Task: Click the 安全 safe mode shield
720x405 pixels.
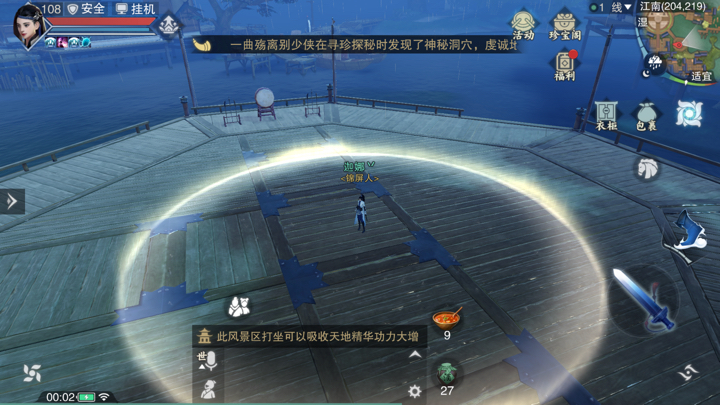Action: (86, 9)
